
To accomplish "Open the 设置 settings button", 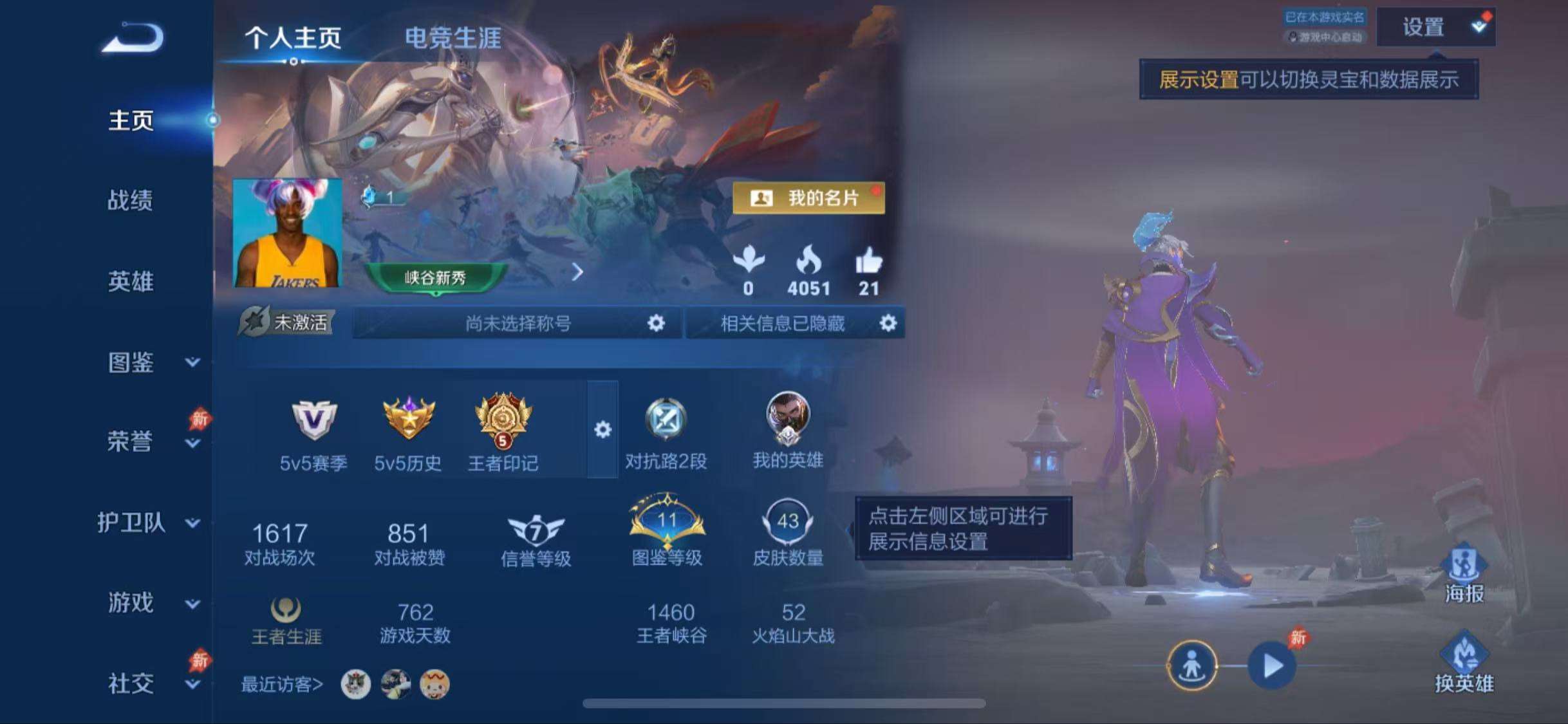I will (1438, 27).
